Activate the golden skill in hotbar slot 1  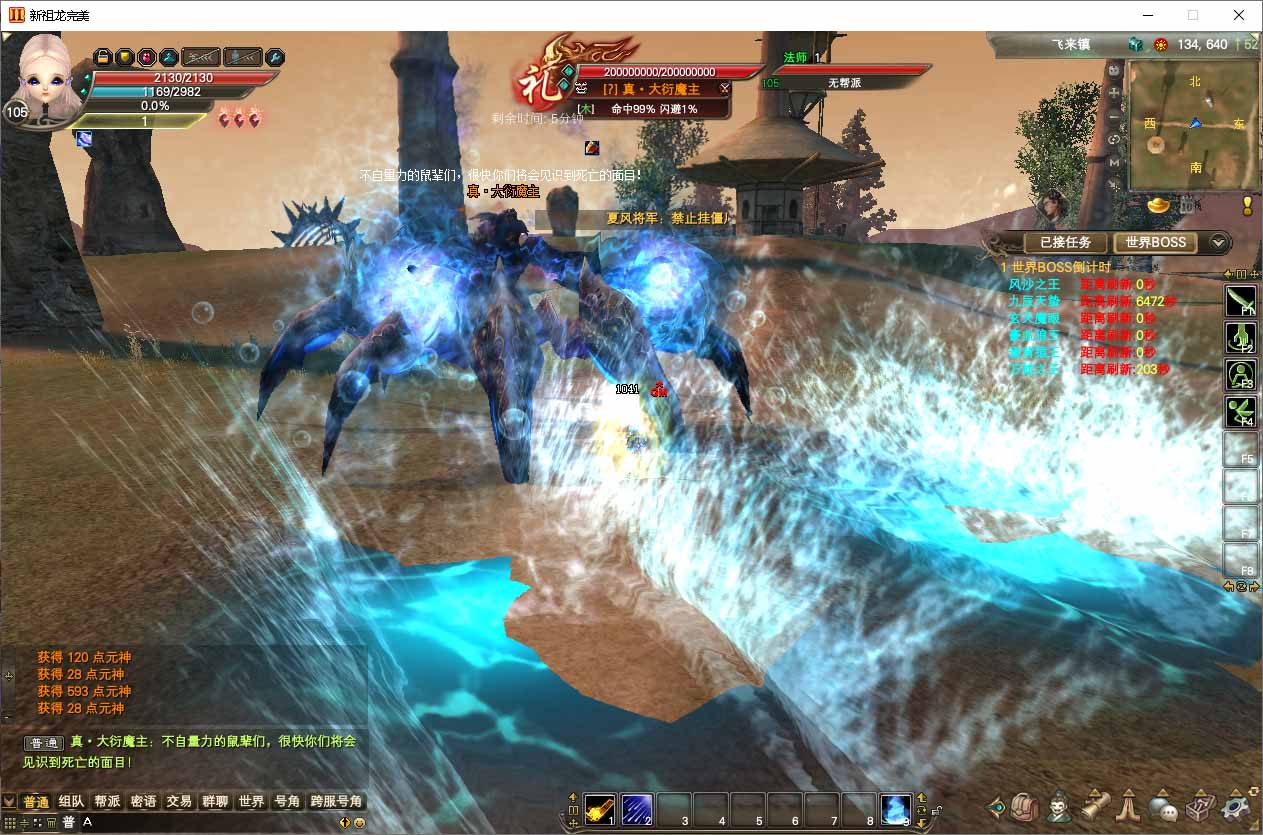pos(600,807)
